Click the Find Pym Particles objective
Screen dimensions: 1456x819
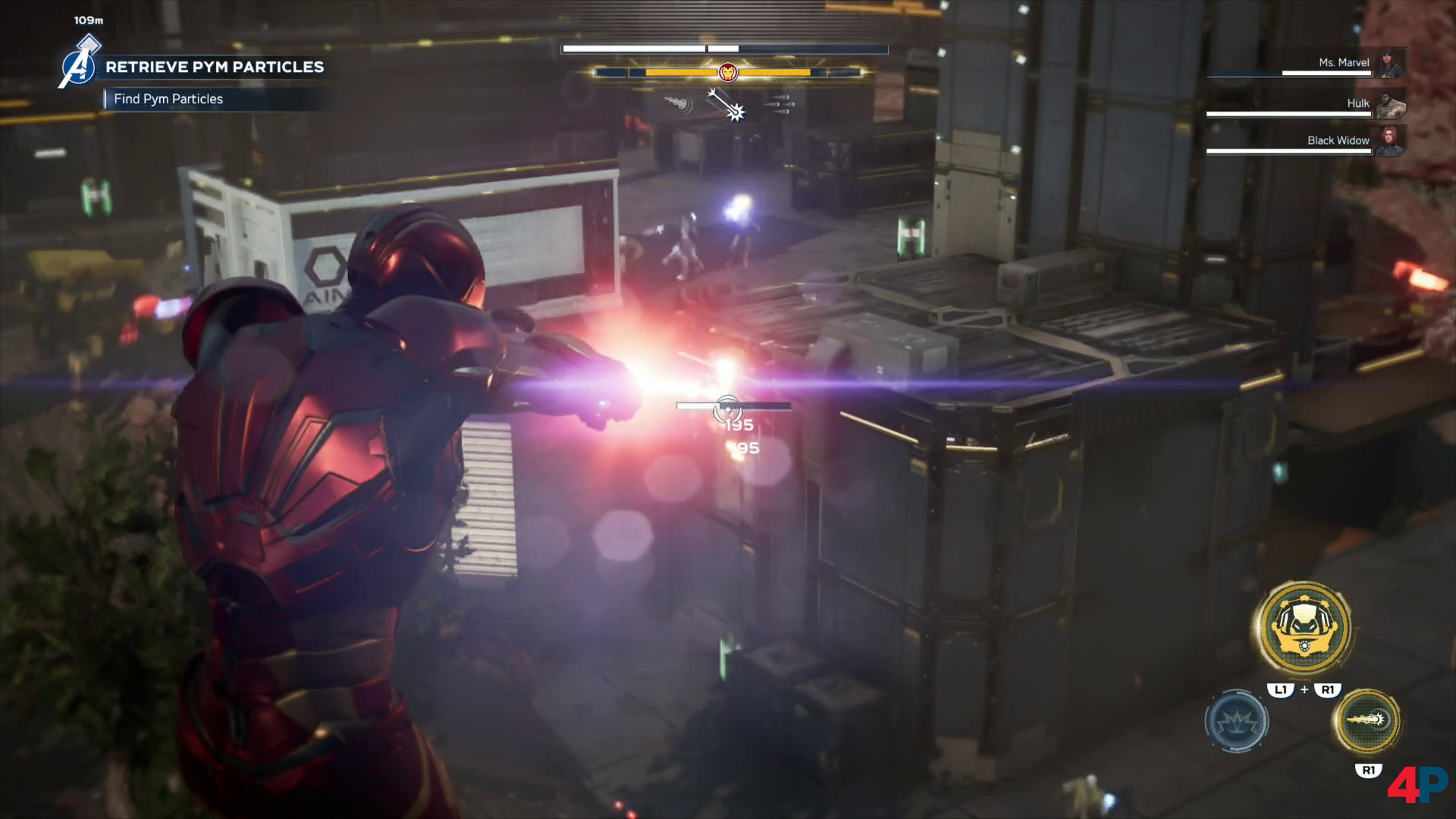click(x=168, y=99)
